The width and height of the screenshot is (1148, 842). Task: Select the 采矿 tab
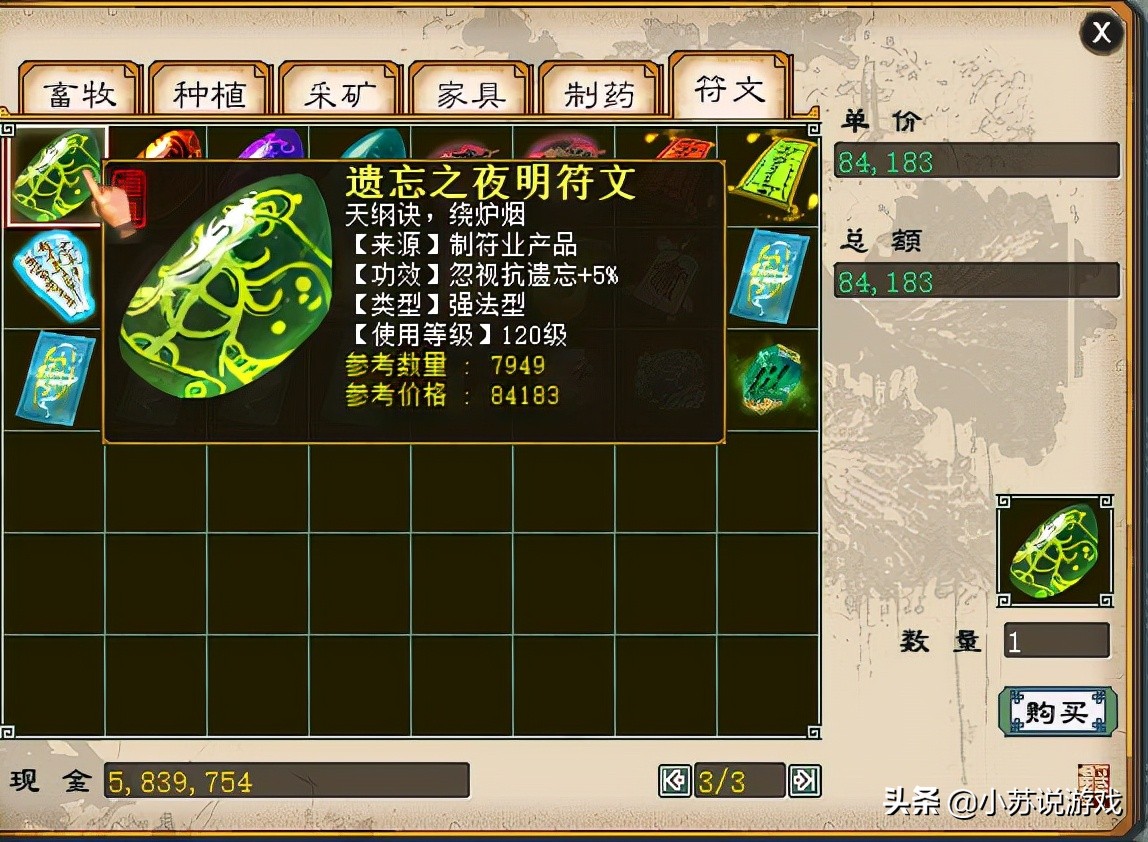[x=340, y=93]
